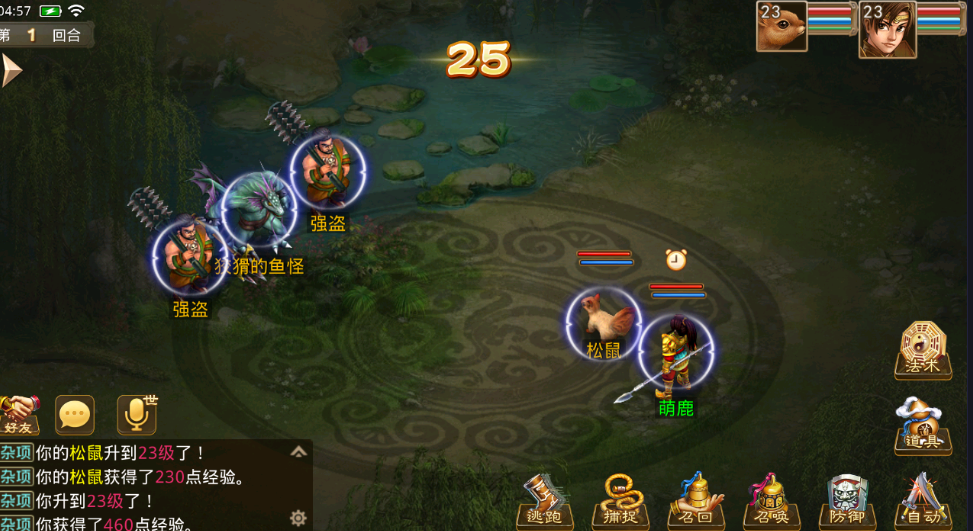Enable 自动 (auto) battle
This screenshot has width=973, height=531.
[x=920, y=502]
